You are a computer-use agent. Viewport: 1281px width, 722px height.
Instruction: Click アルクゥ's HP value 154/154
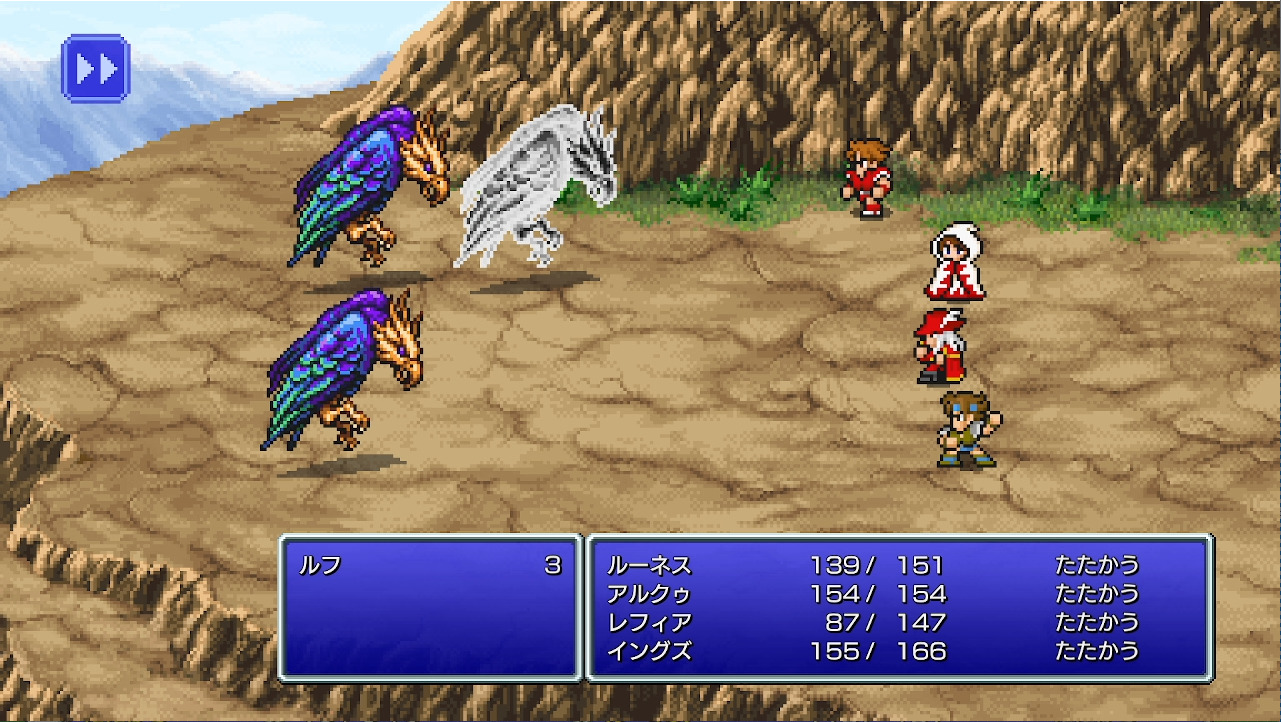tap(878, 593)
